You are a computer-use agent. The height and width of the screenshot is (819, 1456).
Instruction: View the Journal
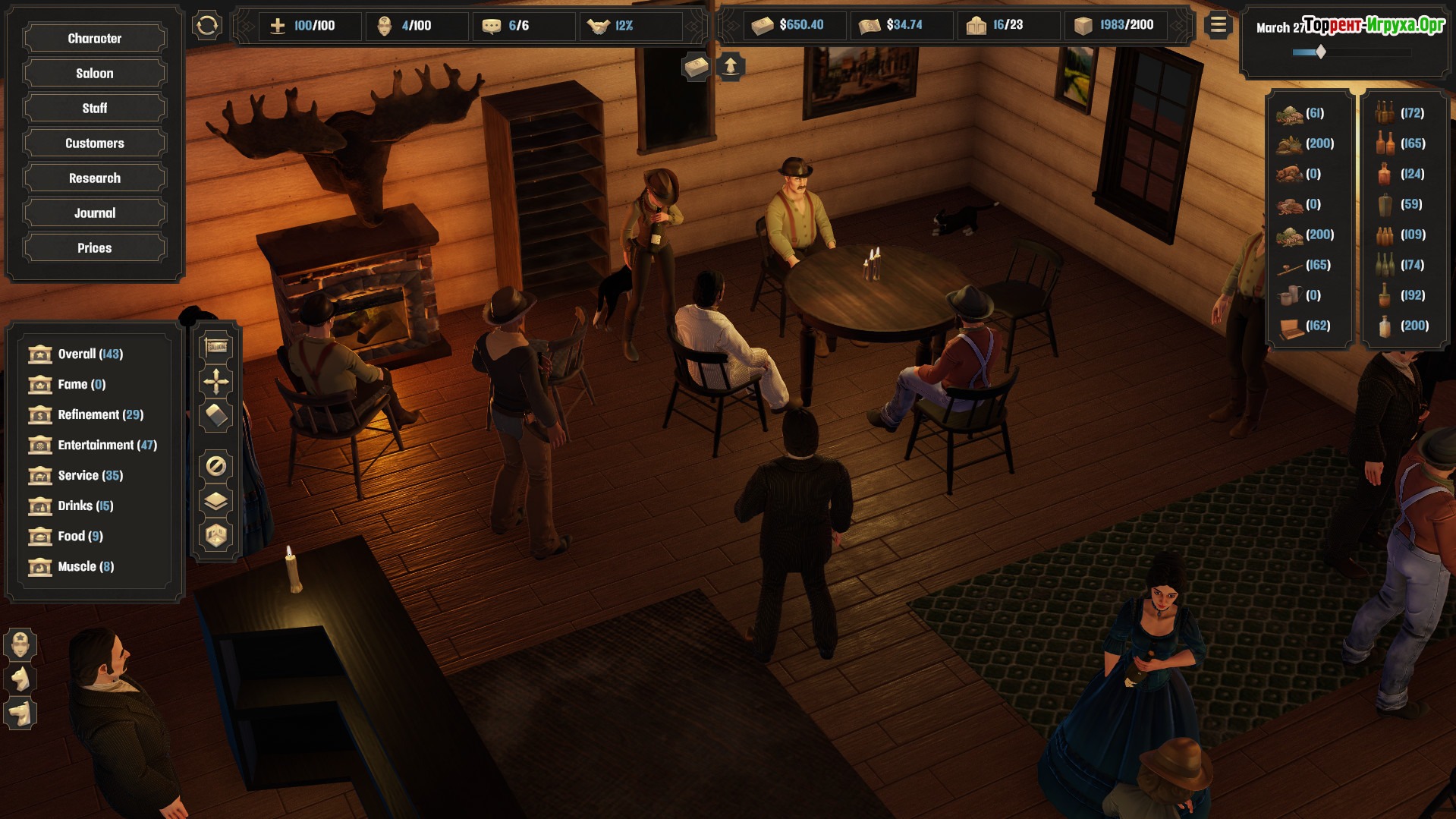(94, 213)
